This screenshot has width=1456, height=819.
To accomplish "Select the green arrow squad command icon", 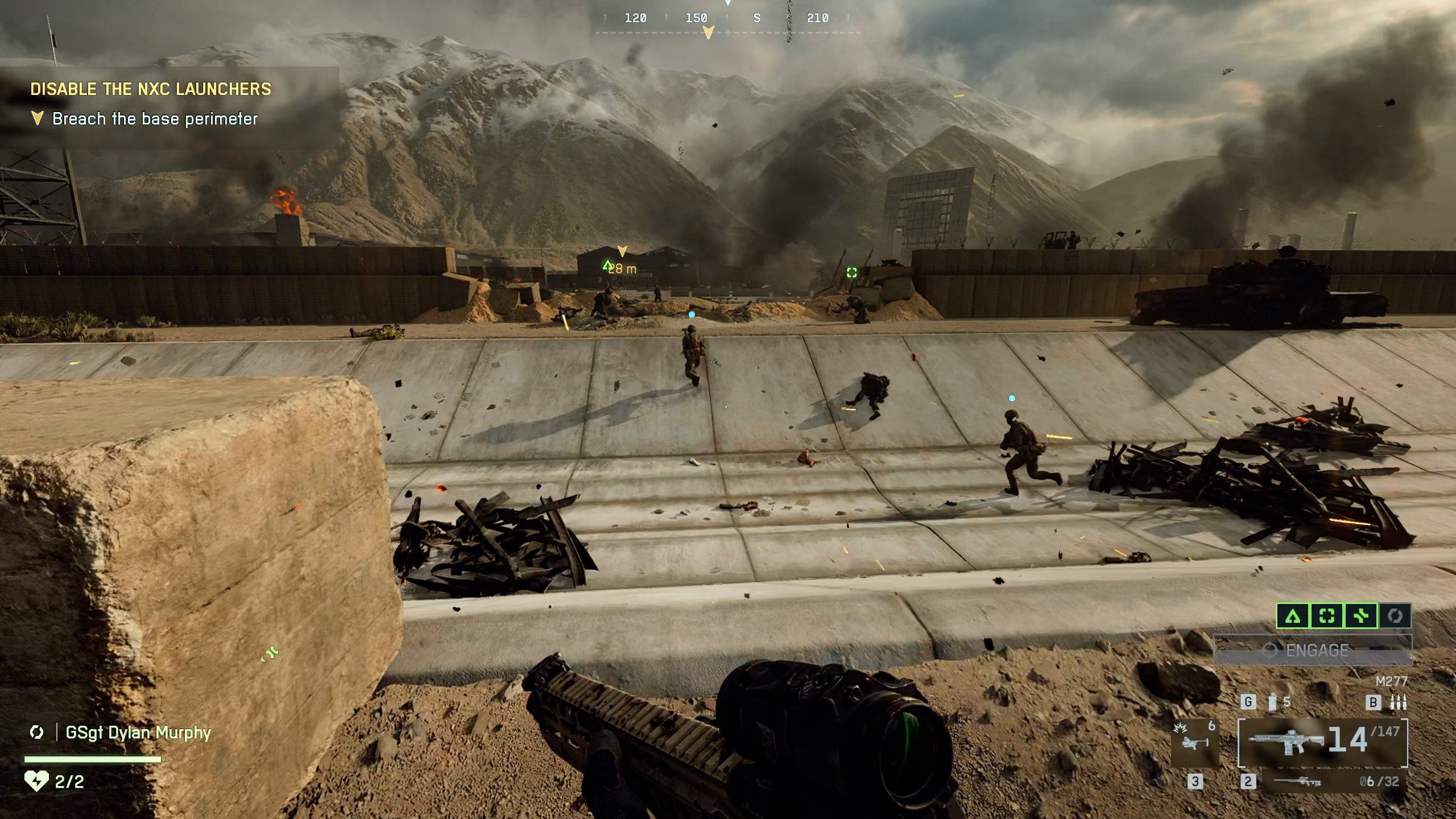I will tap(1293, 615).
